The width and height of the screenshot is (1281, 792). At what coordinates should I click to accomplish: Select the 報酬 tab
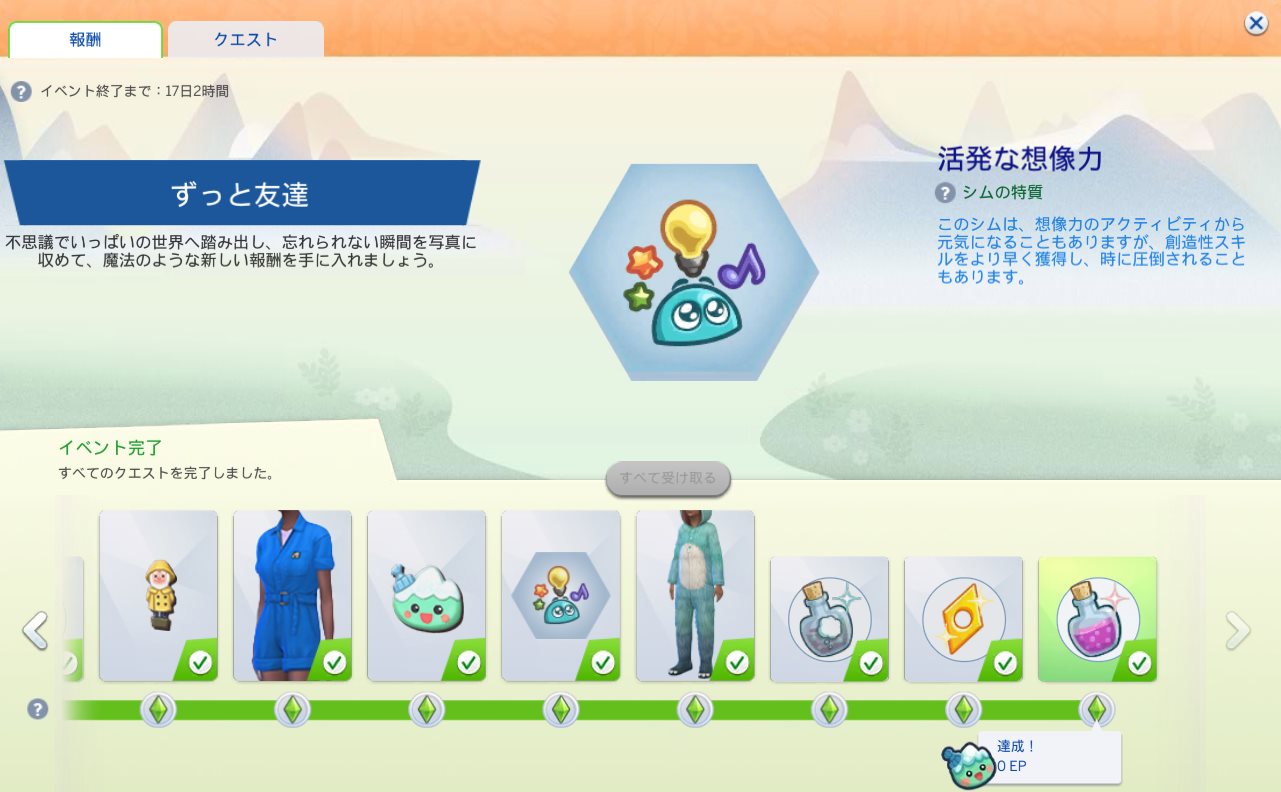pos(85,40)
